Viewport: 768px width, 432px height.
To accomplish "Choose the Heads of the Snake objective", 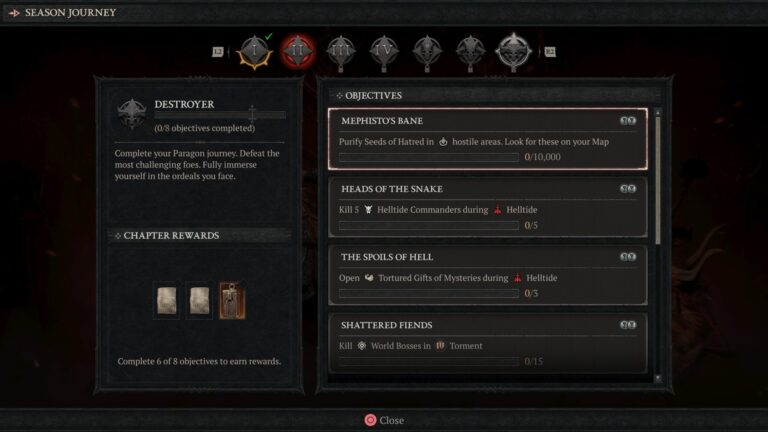I will [x=488, y=207].
